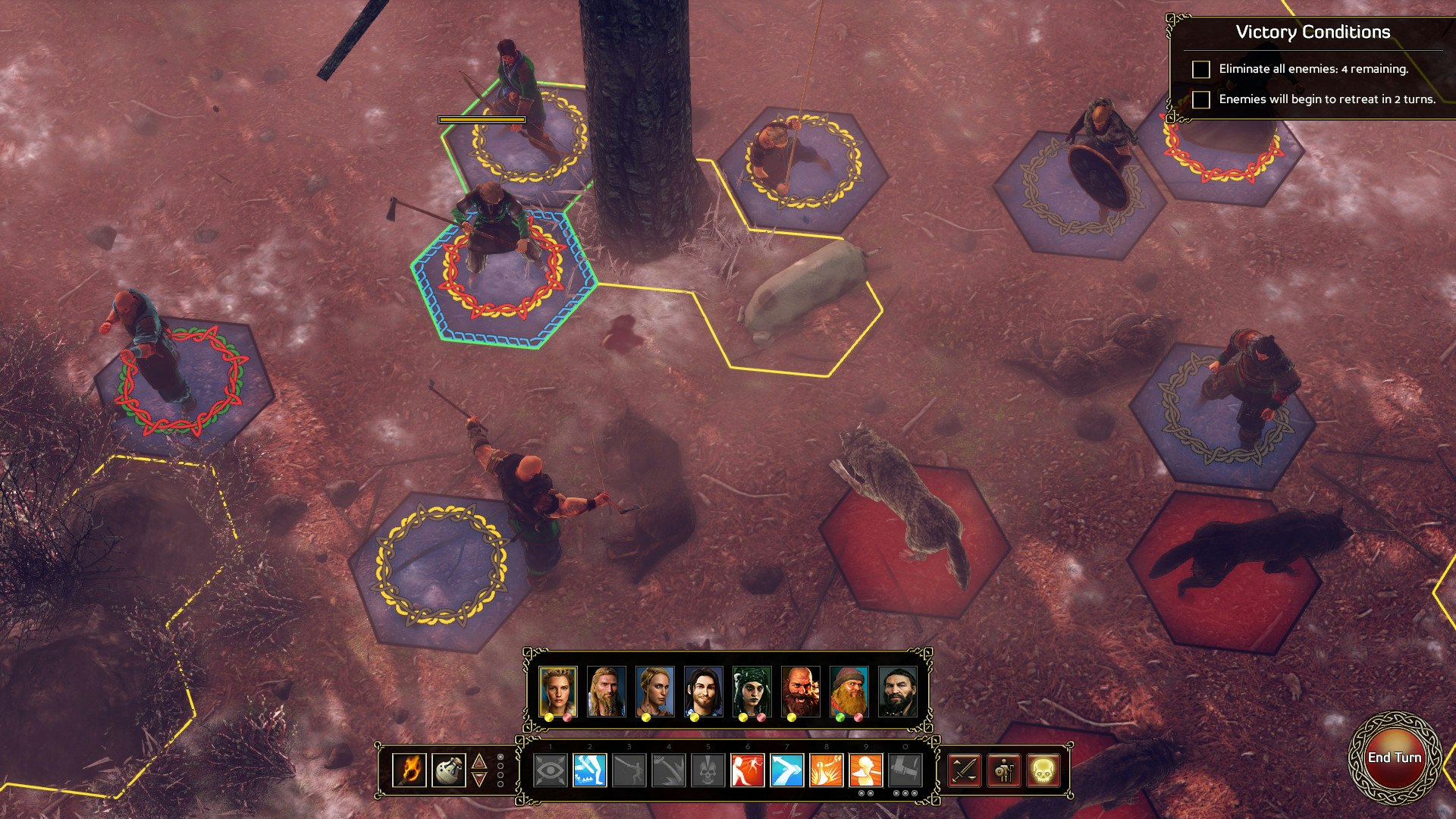Check the Eliminate all enemies victory condition
Viewport: 1456px width, 819px height.
(1200, 70)
